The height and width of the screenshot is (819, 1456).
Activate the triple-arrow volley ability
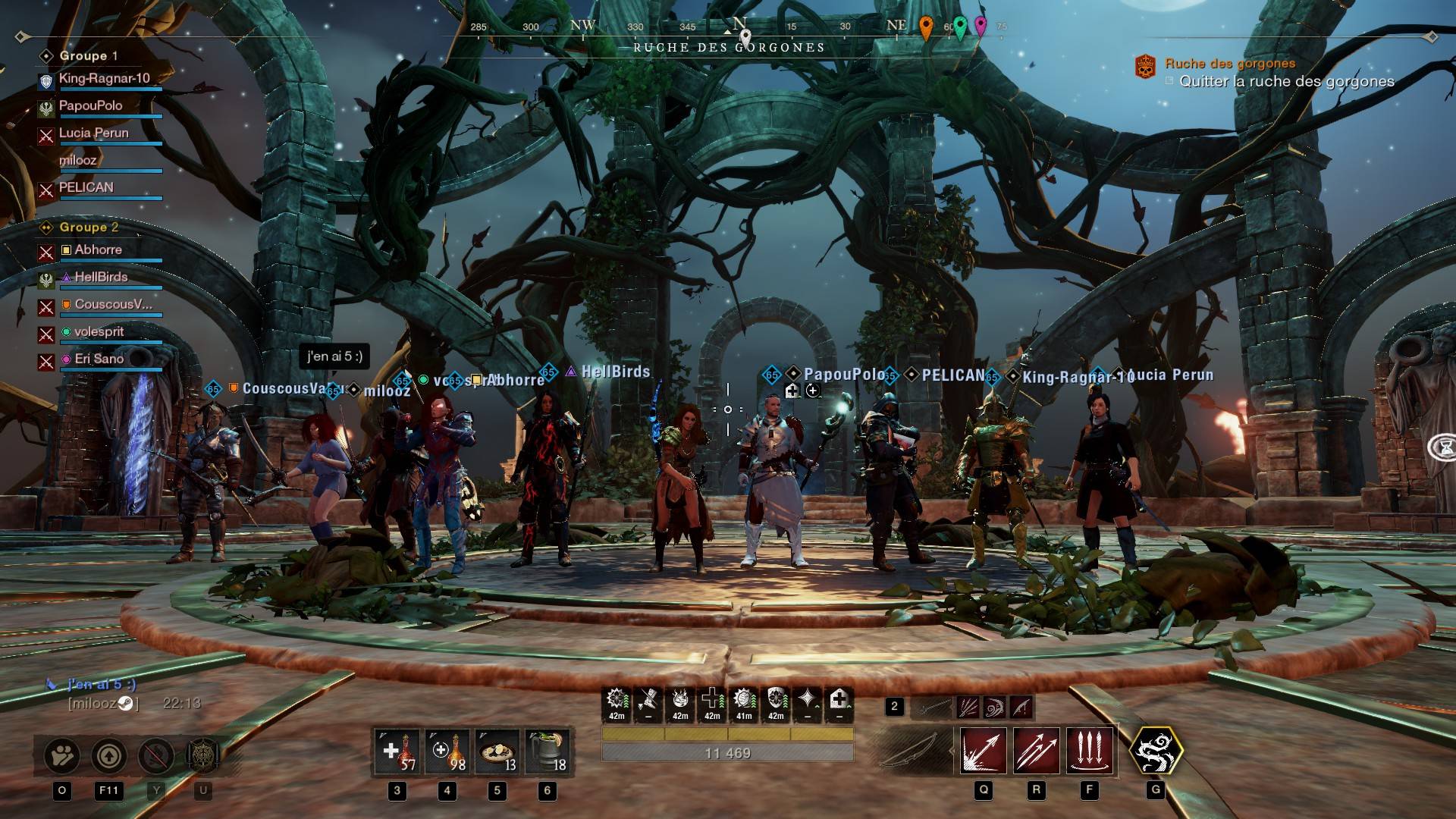point(1036,751)
